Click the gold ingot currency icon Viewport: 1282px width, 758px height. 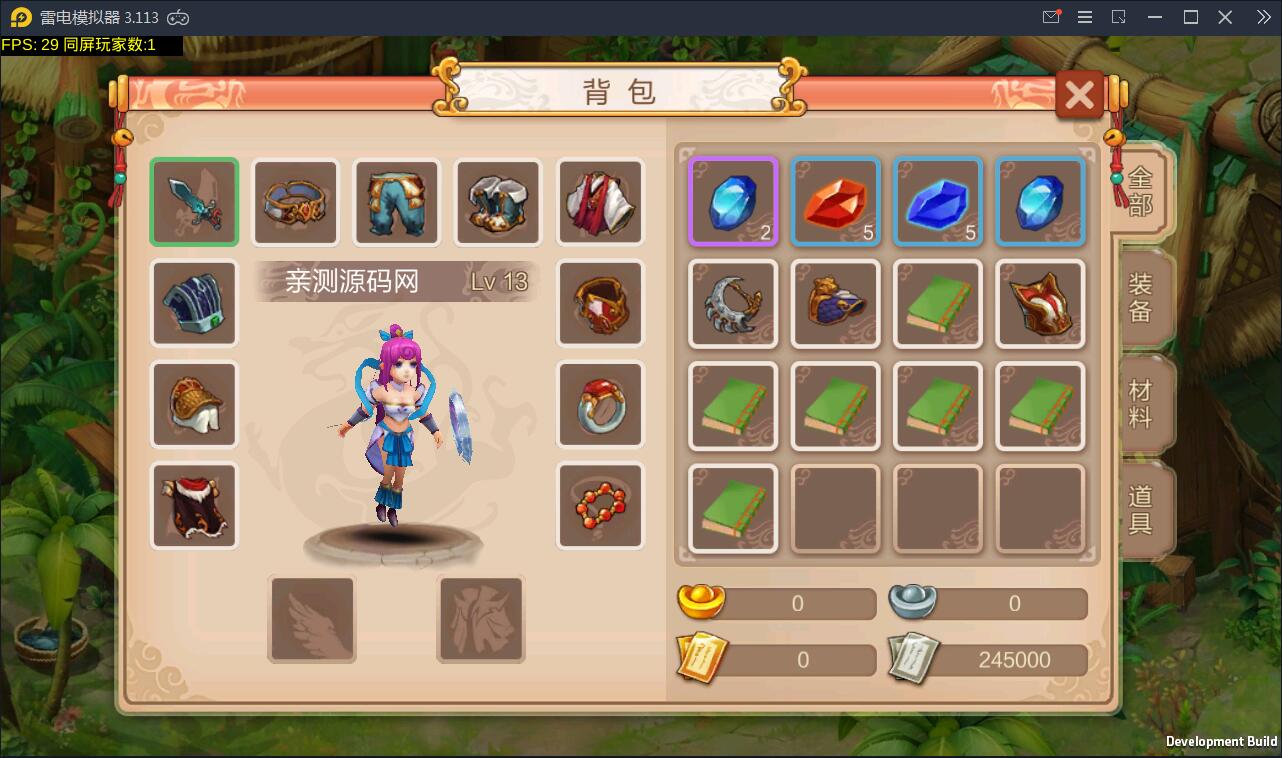coord(700,601)
